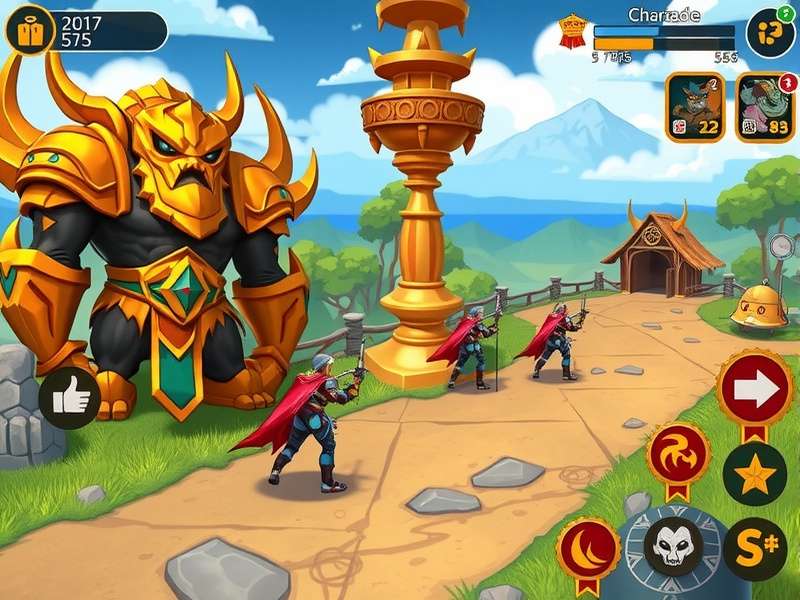Click the footprints button with green badge

770,31
